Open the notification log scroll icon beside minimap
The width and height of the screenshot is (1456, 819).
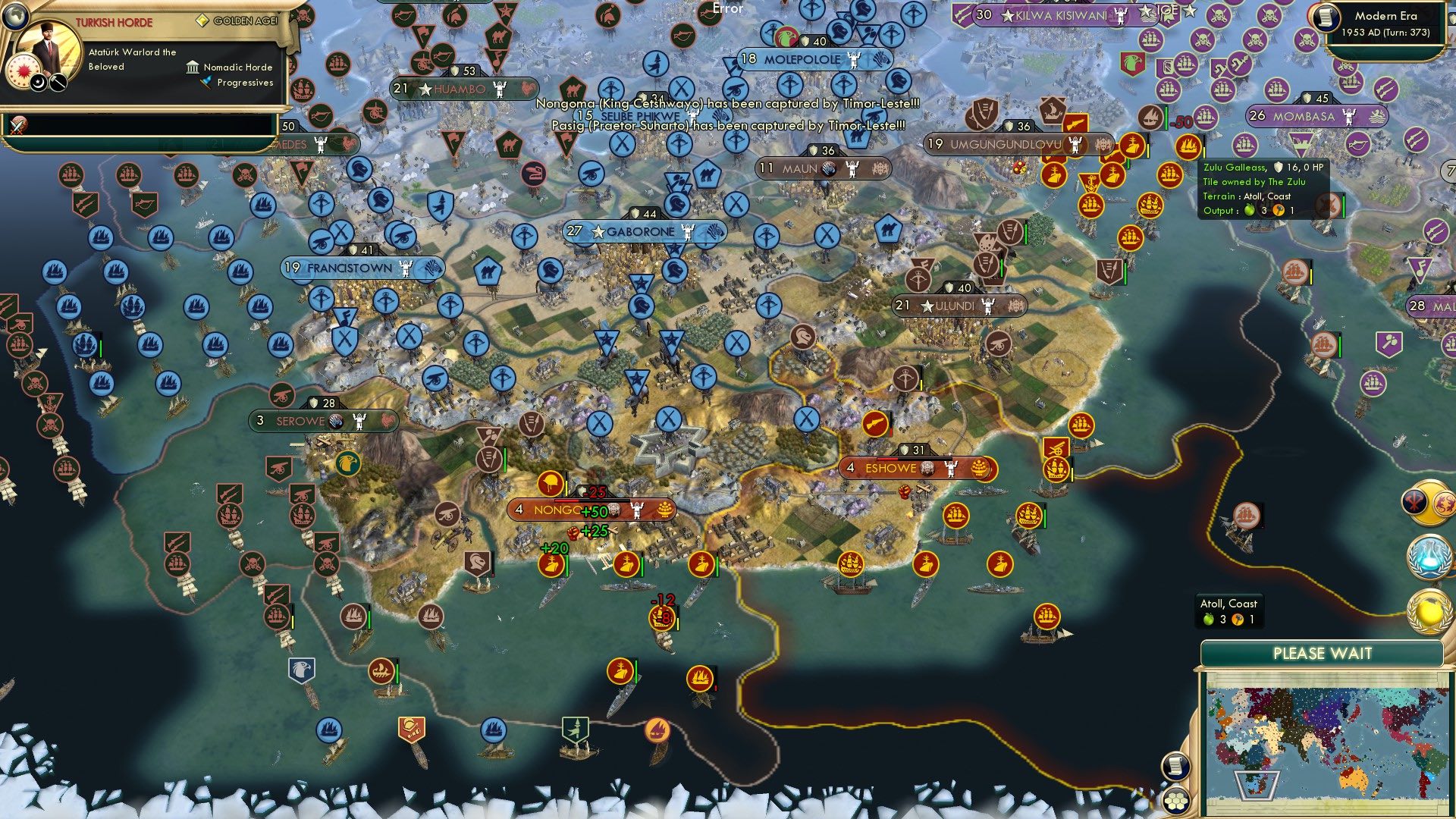pyautogui.click(x=1175, y=766)
